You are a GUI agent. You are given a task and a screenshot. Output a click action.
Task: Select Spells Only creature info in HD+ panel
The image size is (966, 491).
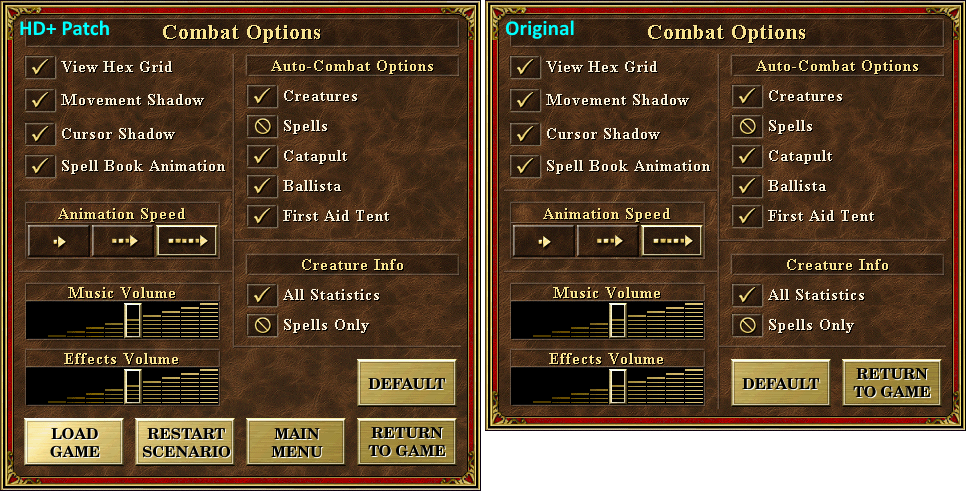pos(263,325)
